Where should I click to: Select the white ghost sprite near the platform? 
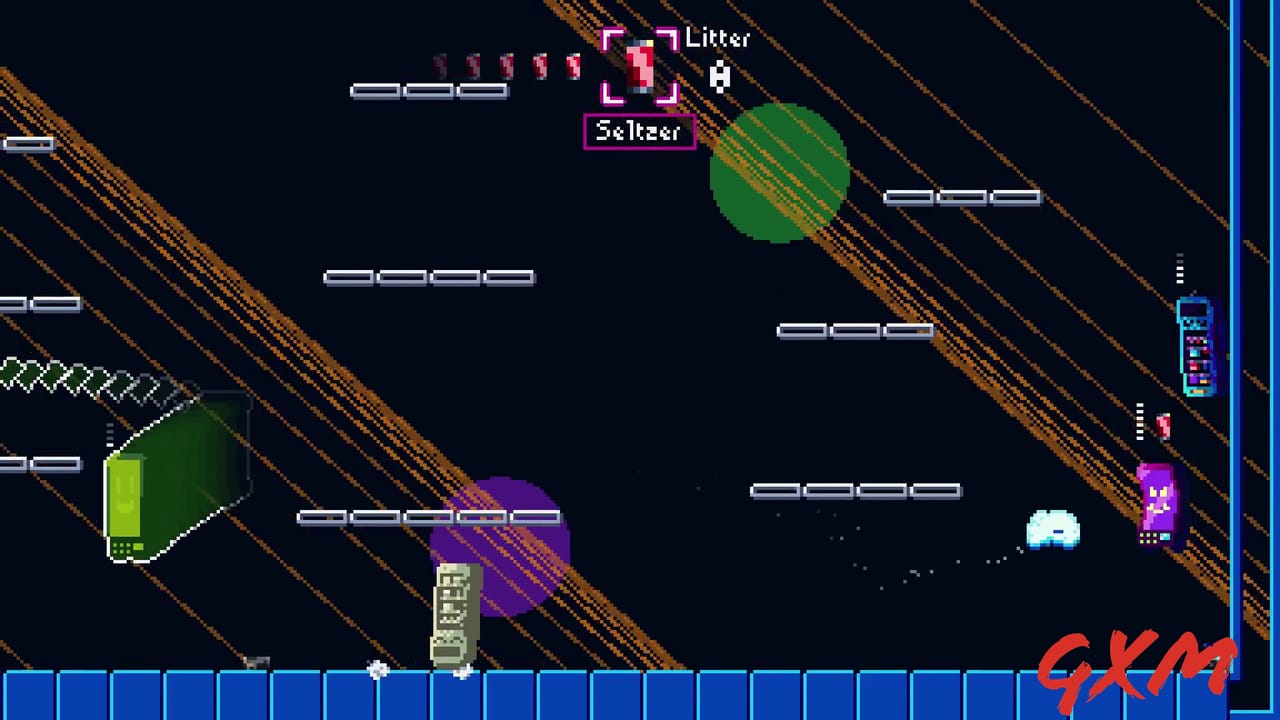1052,528
